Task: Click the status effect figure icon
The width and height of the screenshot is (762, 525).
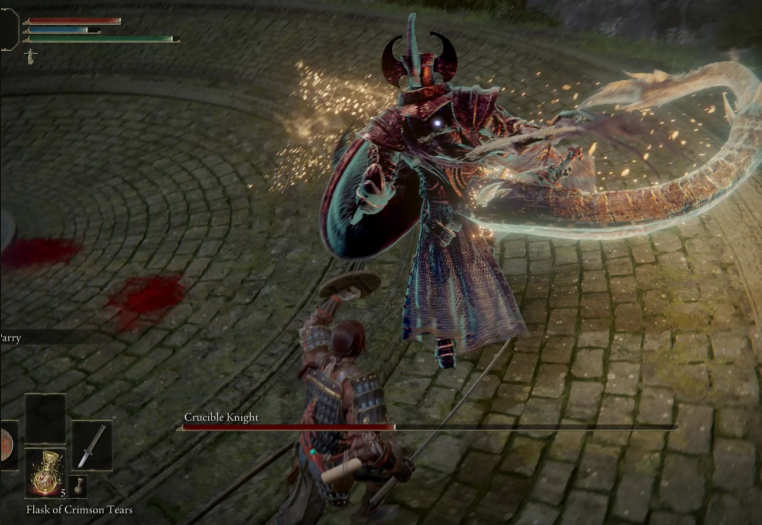Action: [x=31, y=57]
